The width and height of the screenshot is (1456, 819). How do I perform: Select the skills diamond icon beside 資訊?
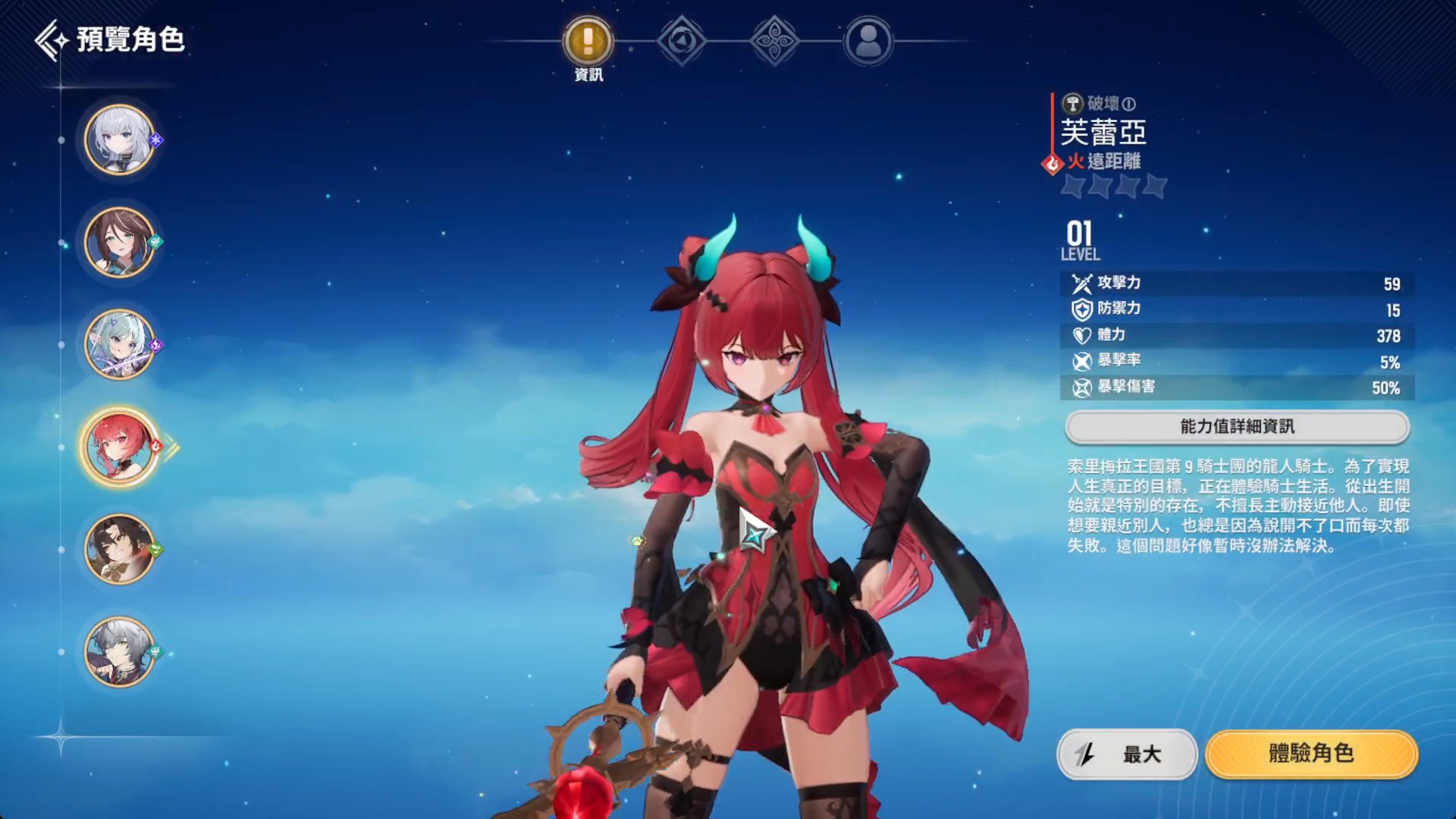(x=680, y=42)
